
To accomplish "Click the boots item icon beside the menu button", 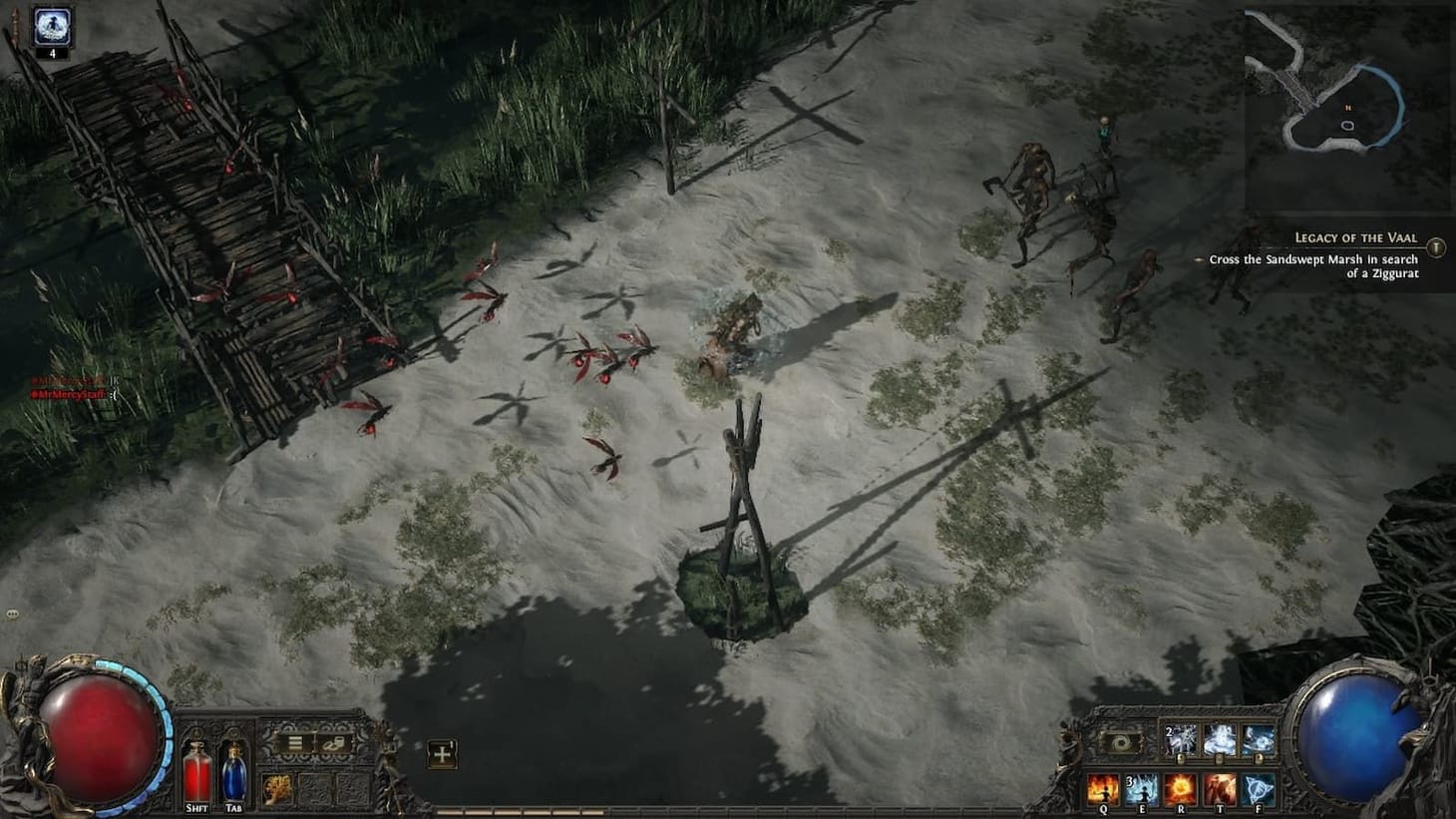I will tap(335, 743).
